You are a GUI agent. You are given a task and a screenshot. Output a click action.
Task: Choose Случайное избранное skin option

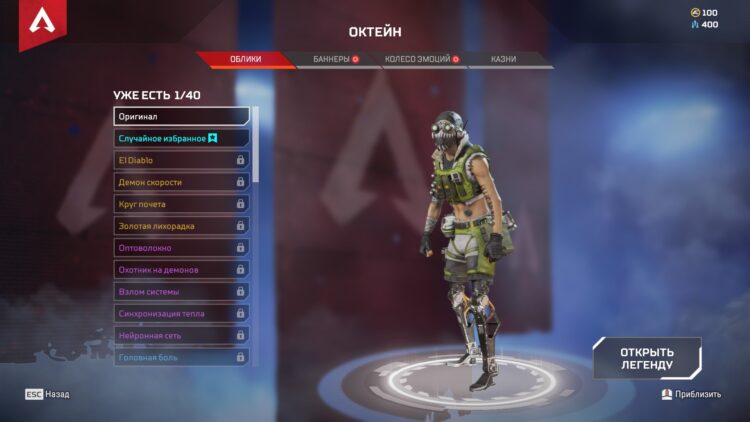181,138
